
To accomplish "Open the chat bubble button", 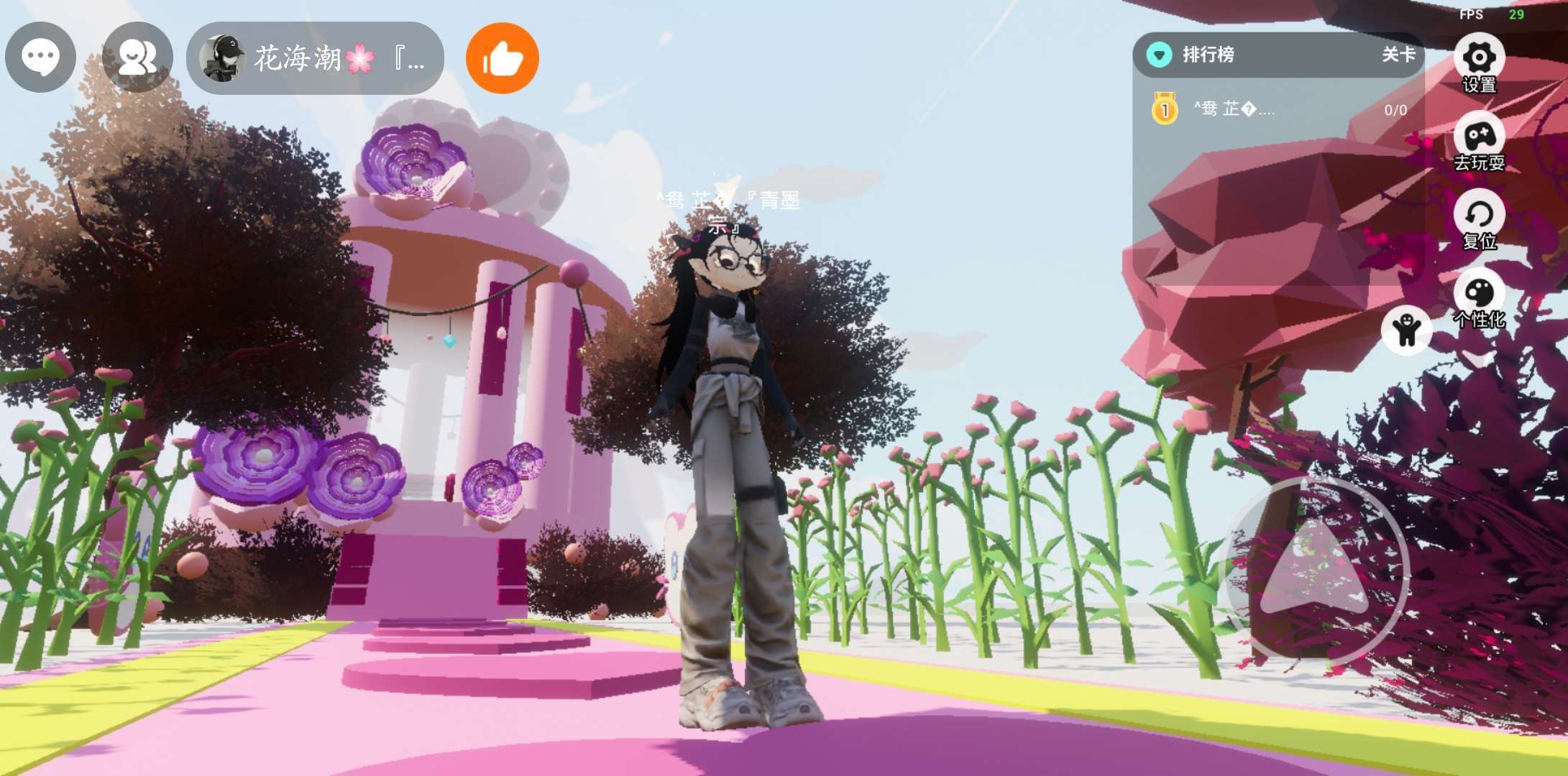I will coord(40,57).
